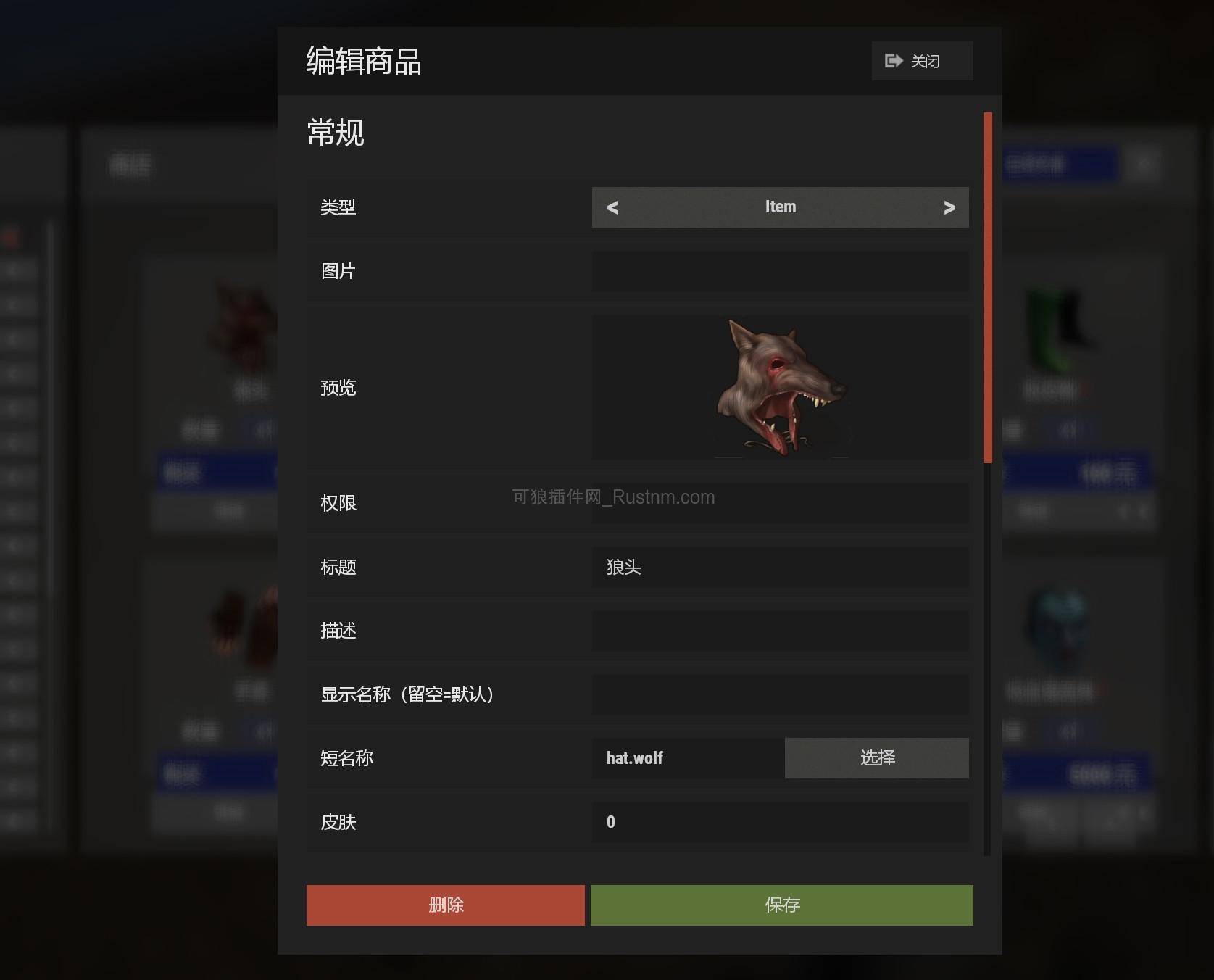The height and width of the screenshot is (980, 1214).
Task: Click the Rustnm.com watermark text
Action: pyautogui.click(x=612, y=497)
